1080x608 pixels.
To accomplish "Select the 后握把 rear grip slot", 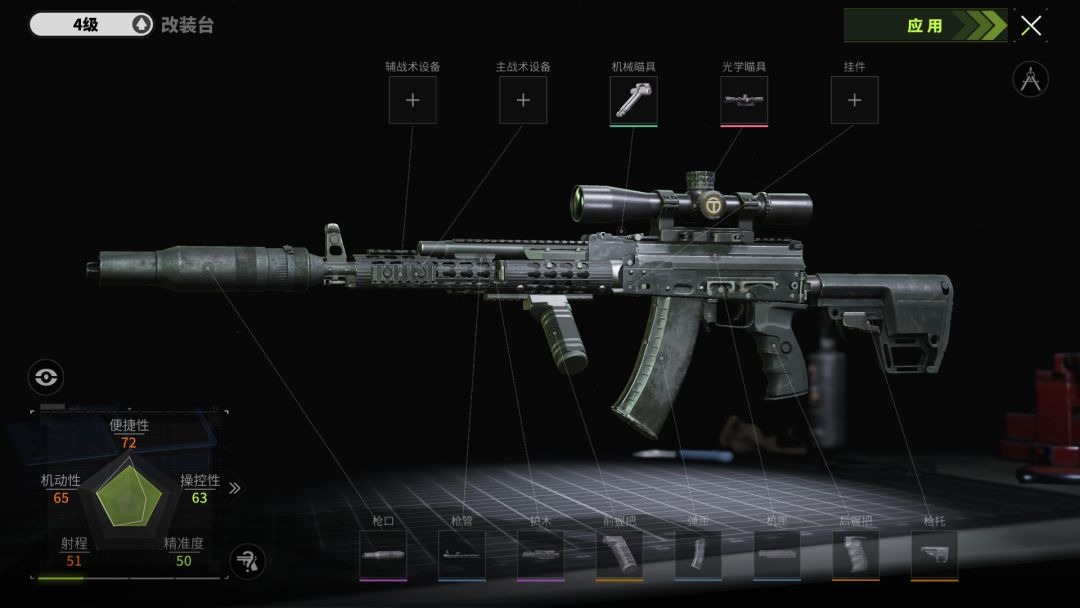I will tap(856, 554).
